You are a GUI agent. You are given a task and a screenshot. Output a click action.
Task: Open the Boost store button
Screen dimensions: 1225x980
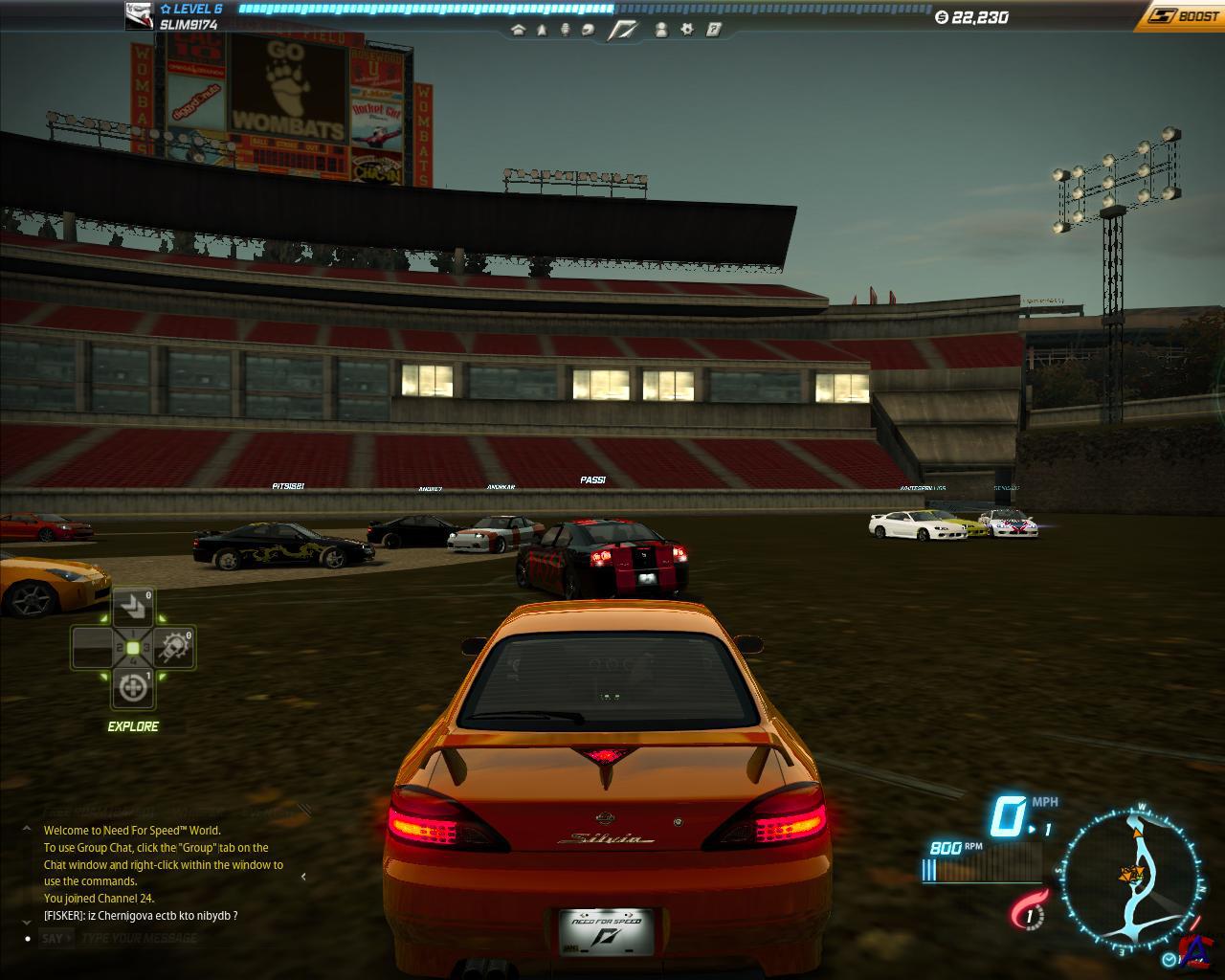coord(1185,15)
